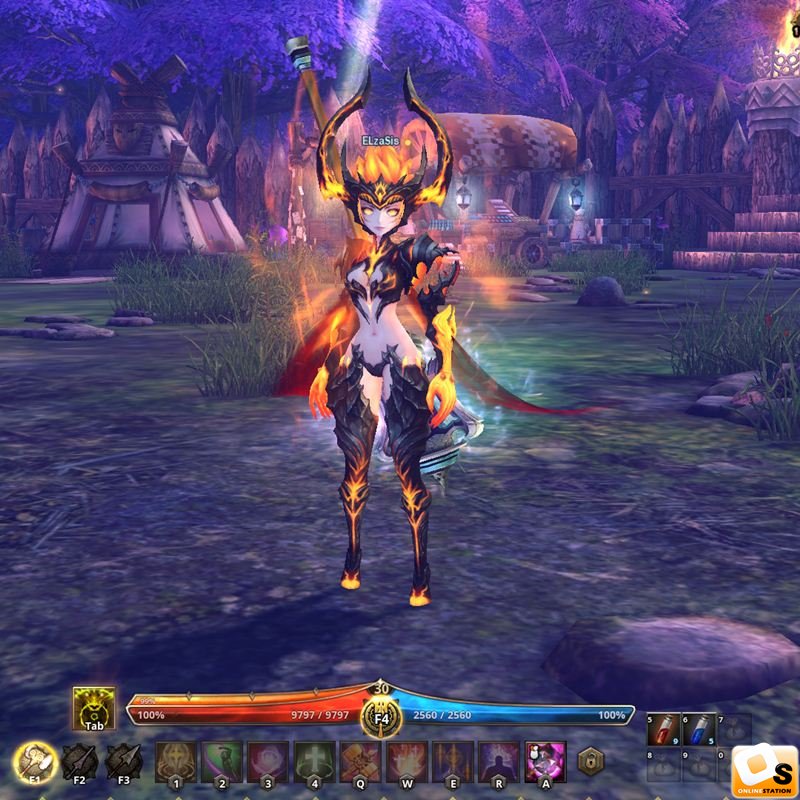Use the silhouette figure skill on R
The width and height of the screenshot is (800, 800).
pos(498,762)
